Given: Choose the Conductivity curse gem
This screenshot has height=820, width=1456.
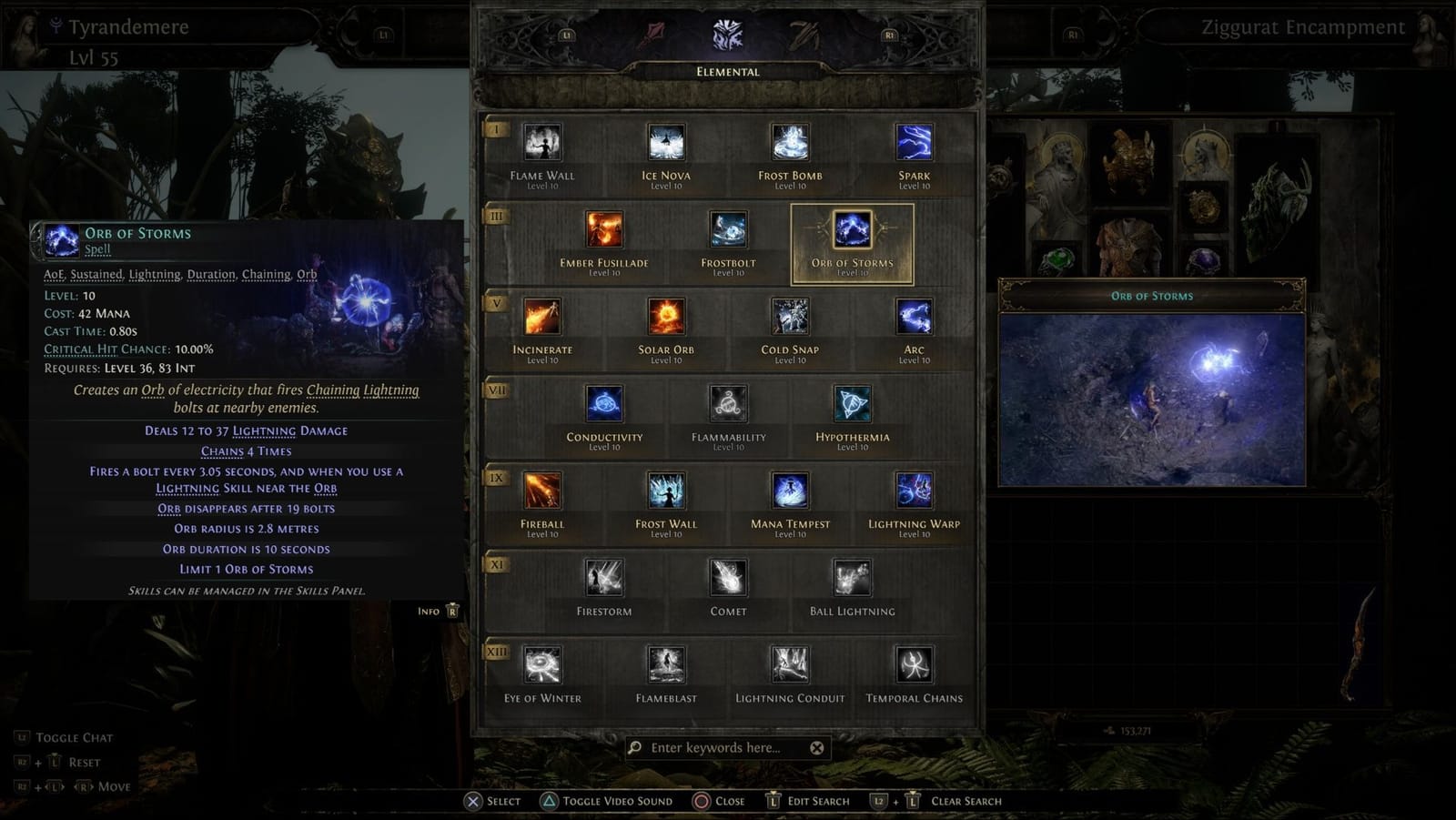Looking at the screenshot, I should [x=603, y=405].
